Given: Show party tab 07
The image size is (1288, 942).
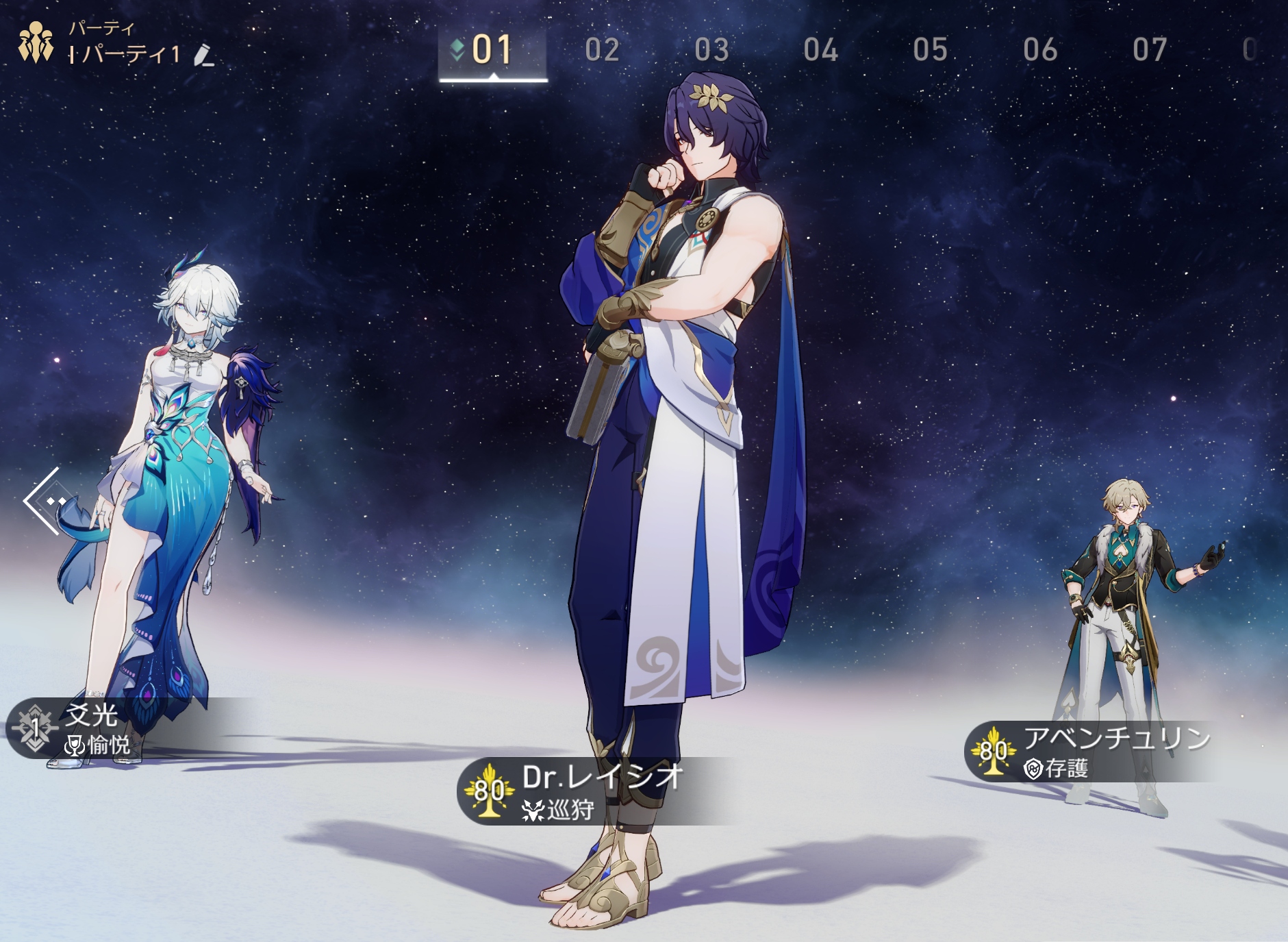Looking at the screenshot, I should click(1150, 51).
